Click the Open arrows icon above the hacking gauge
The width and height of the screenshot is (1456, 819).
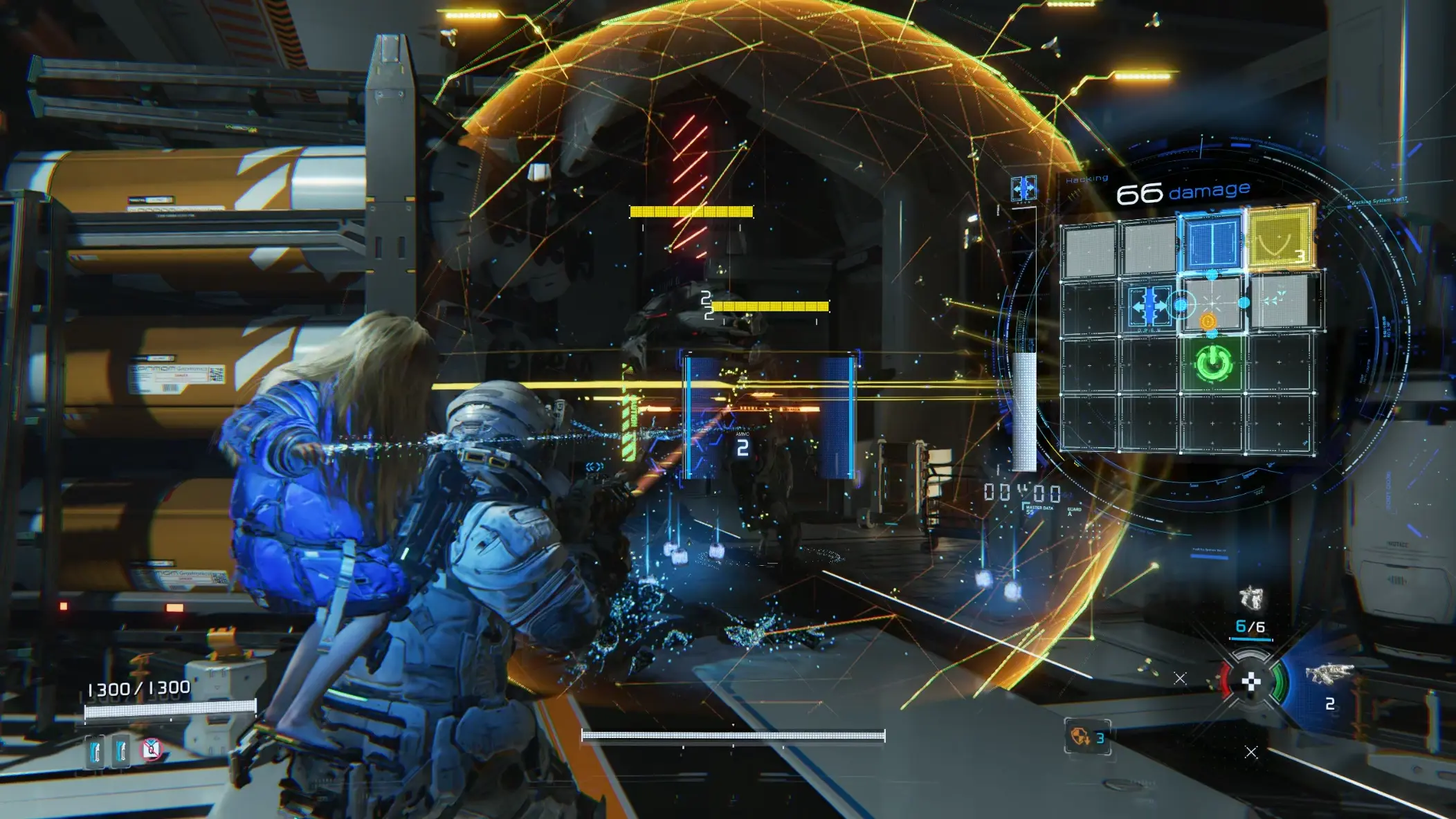[1023, 188]
